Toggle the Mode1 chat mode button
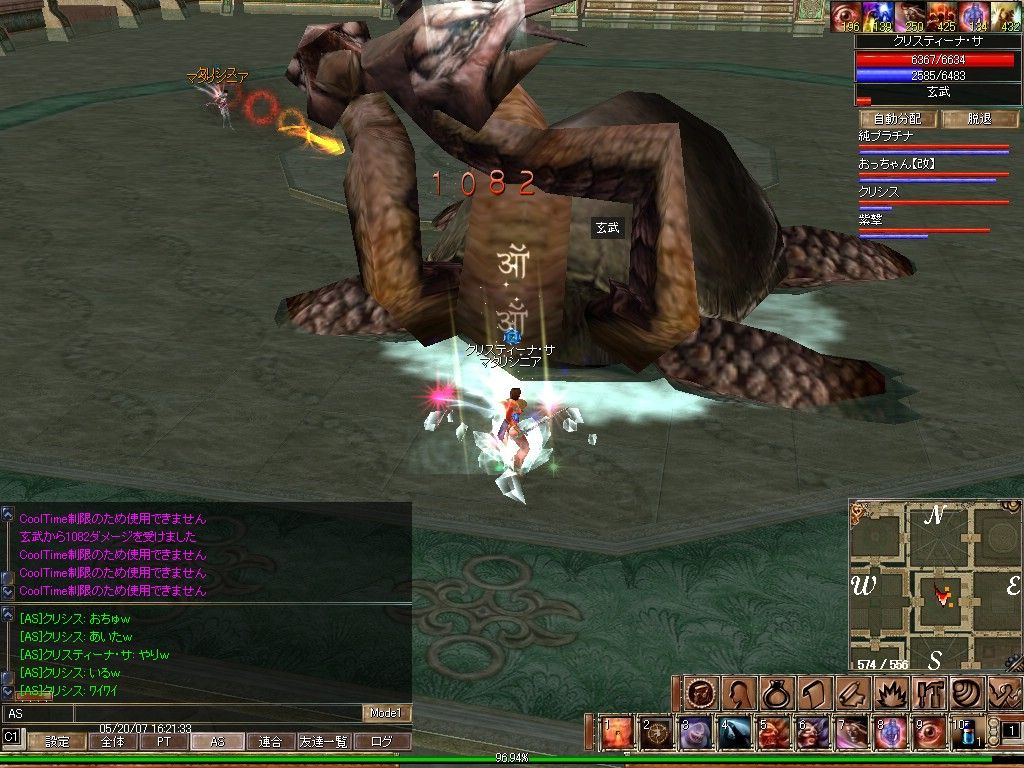The height and width of the screenshot is (768, 1024). [x=386, y=713]
